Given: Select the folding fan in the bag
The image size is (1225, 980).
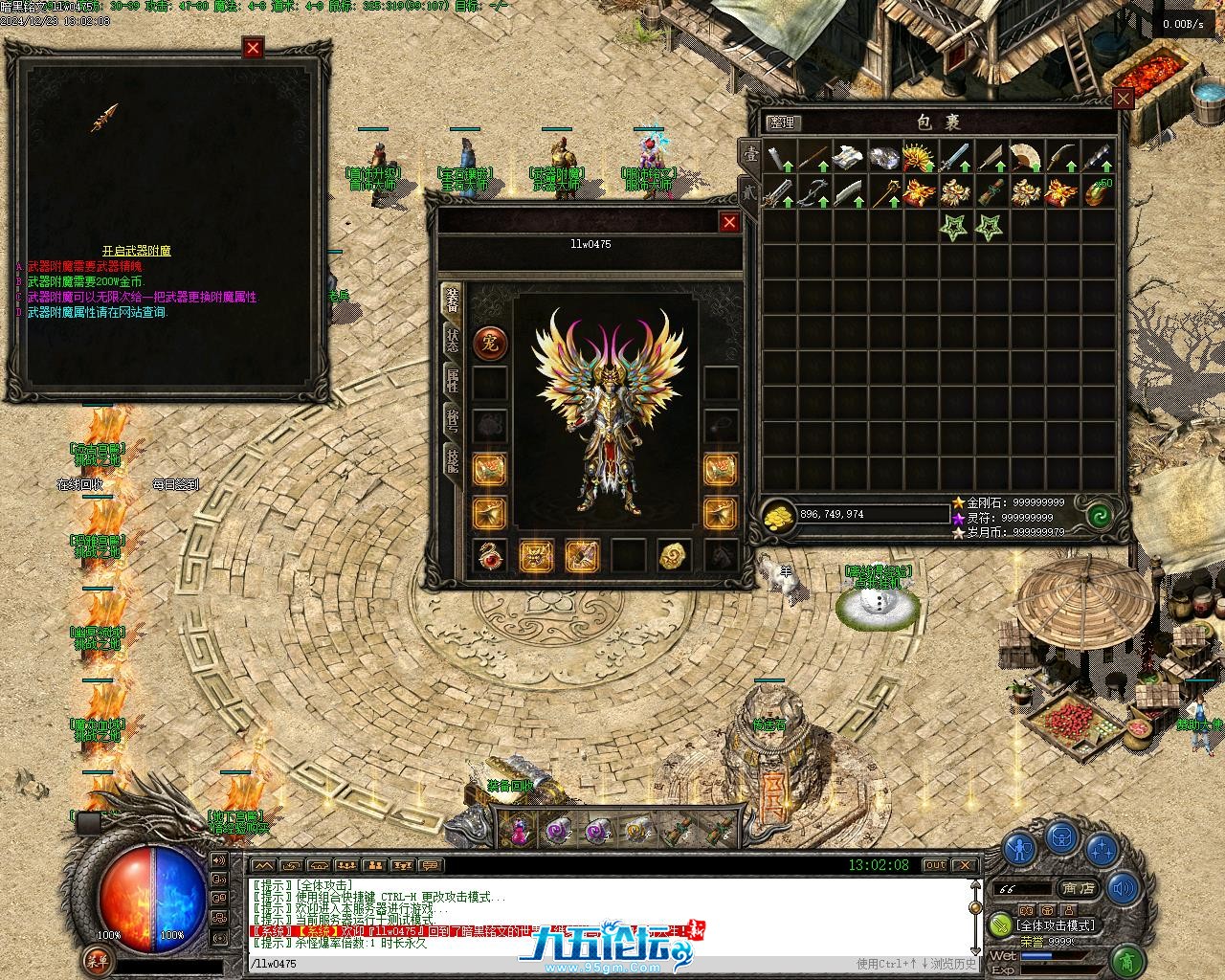Looking at the screenshot, I should pos(1026,157).
